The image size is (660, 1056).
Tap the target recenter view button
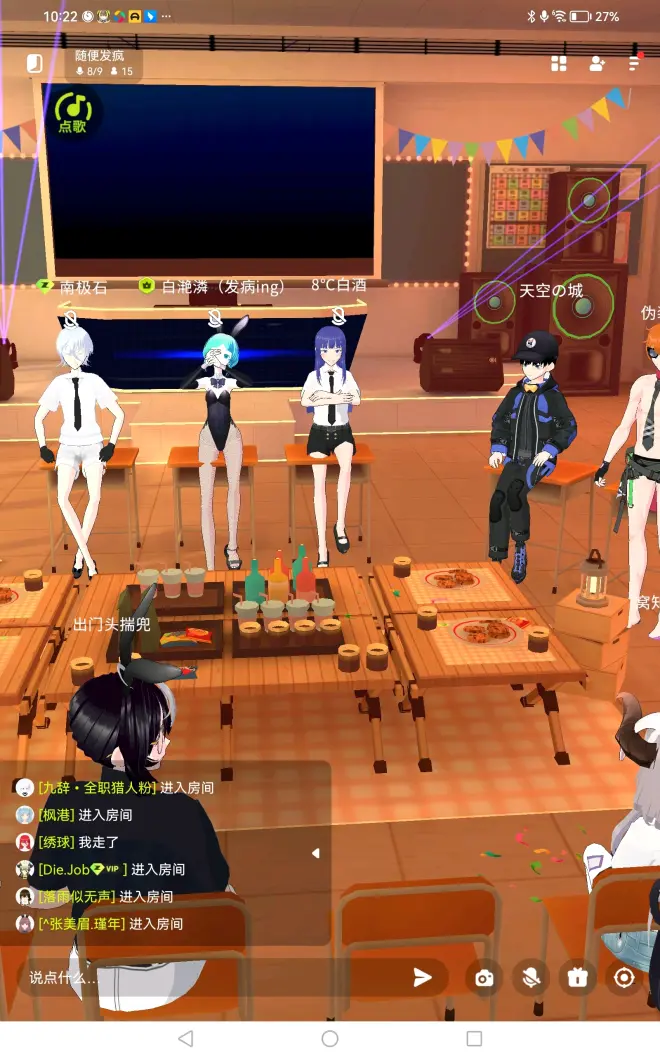(x=625, y=977)
